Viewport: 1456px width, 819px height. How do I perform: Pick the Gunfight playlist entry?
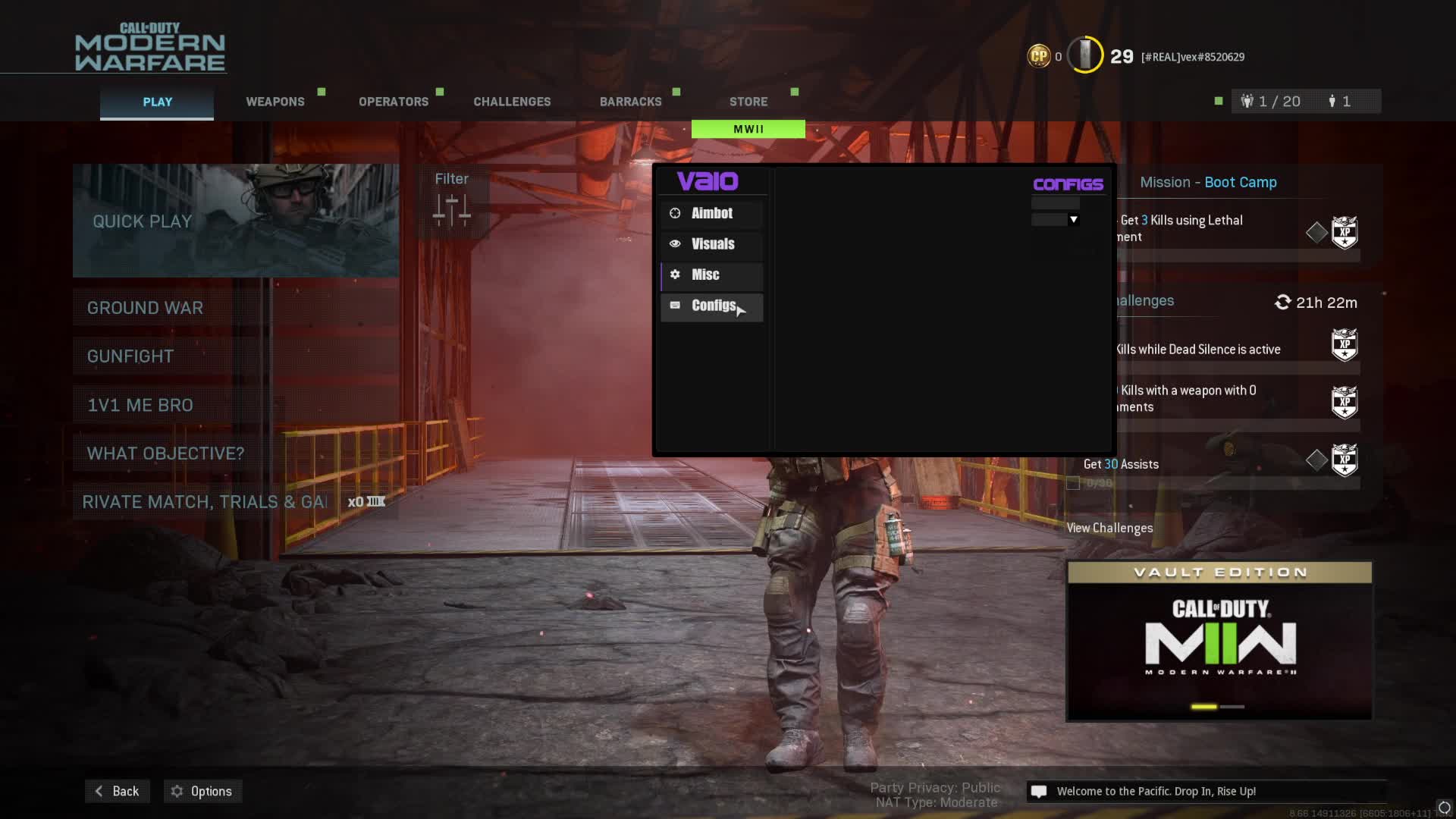pyautogui.click(x=235, y=356)
